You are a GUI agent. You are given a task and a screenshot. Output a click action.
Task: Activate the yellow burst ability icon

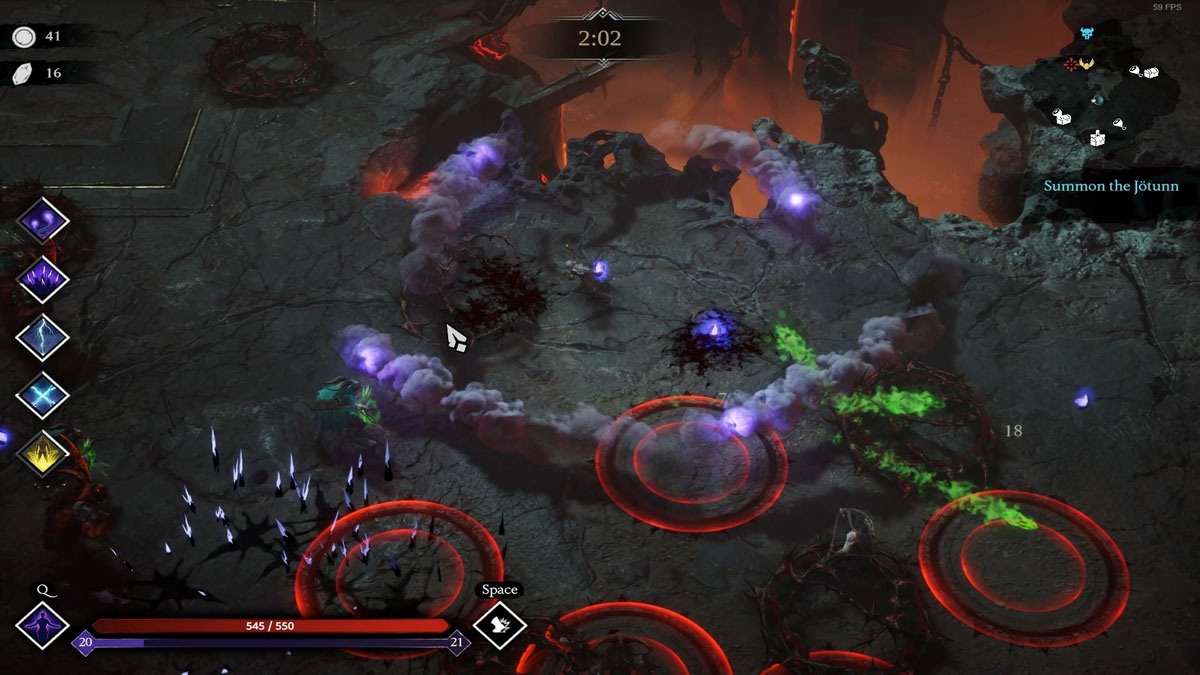[x=43, y=453]
